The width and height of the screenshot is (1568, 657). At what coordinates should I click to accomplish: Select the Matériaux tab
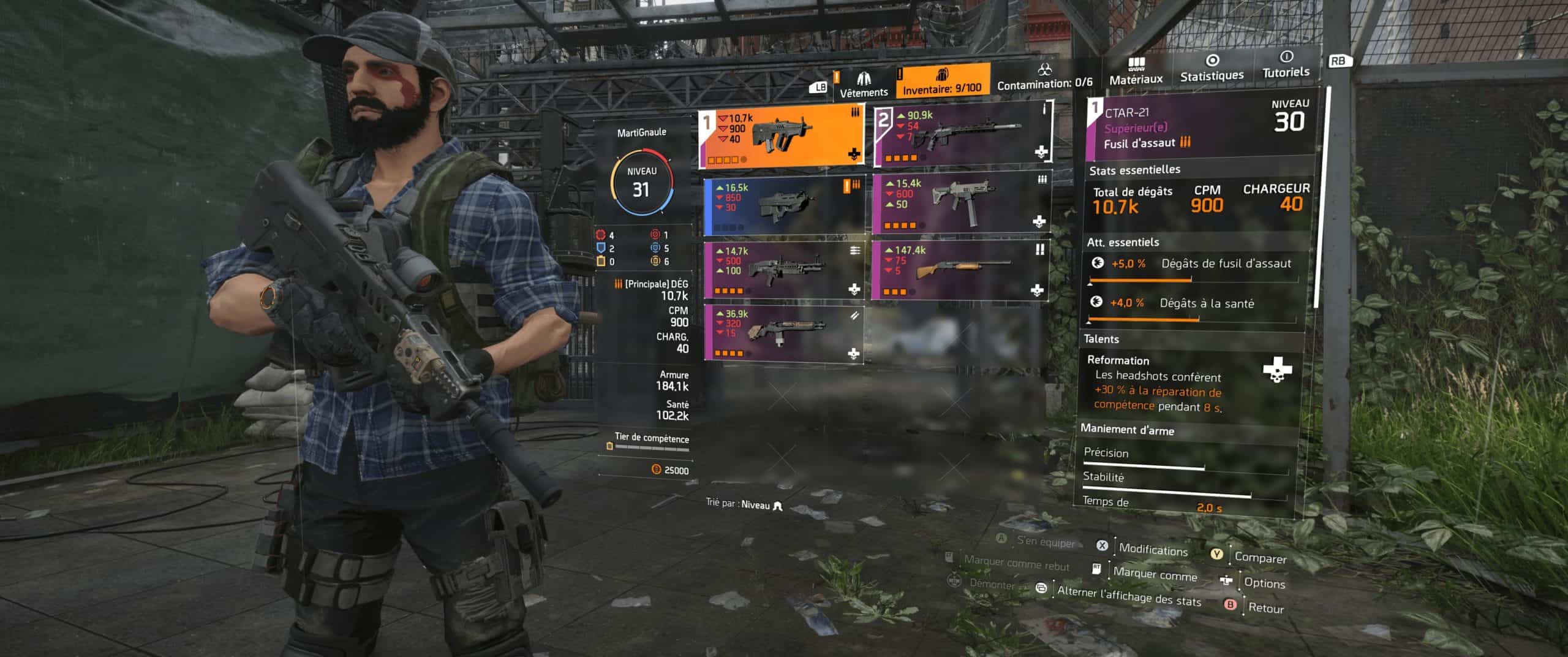tap(1136, 72)
